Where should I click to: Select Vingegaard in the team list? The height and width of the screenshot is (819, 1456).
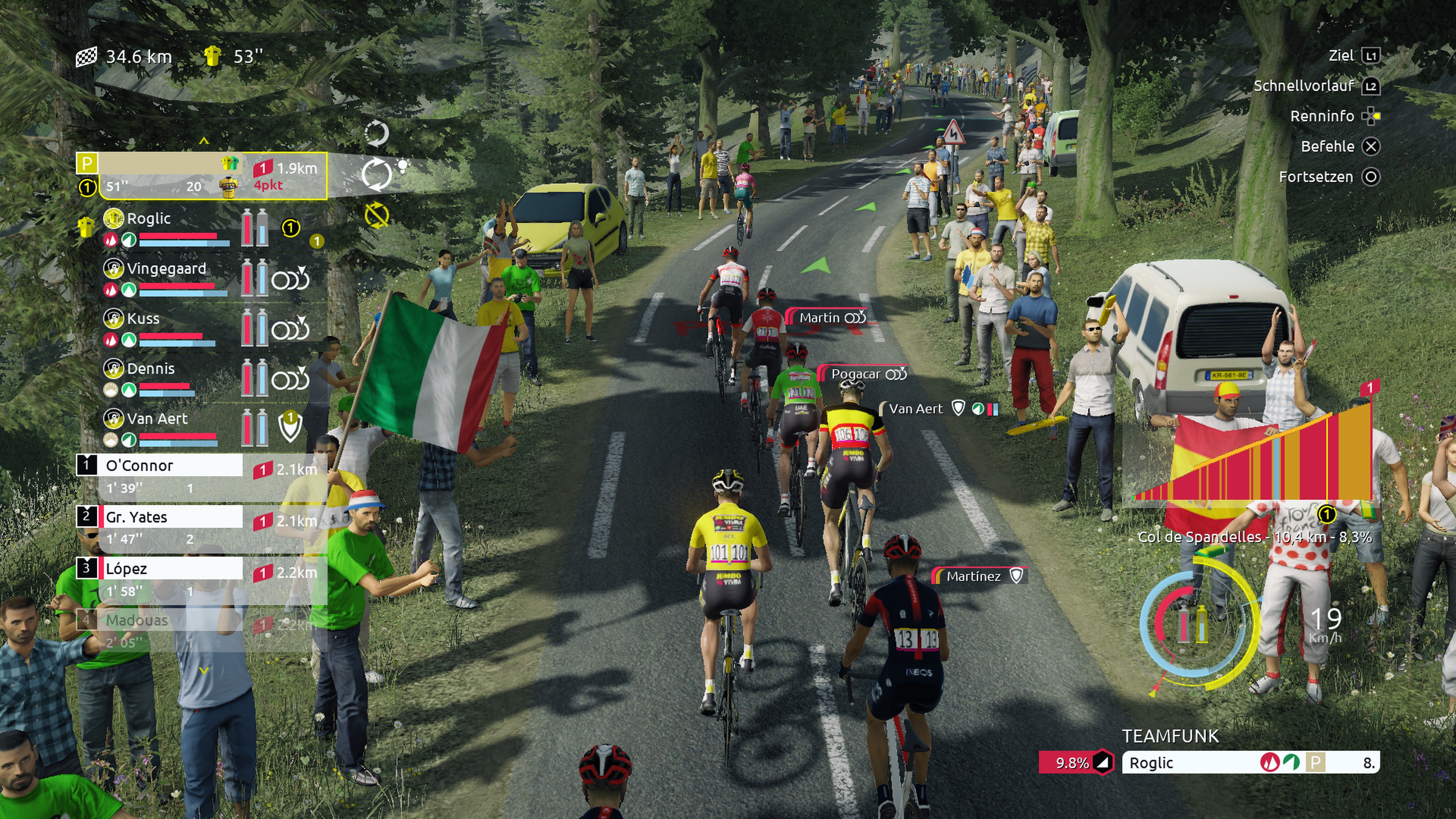pyautogui.click(x=166, y=269)
